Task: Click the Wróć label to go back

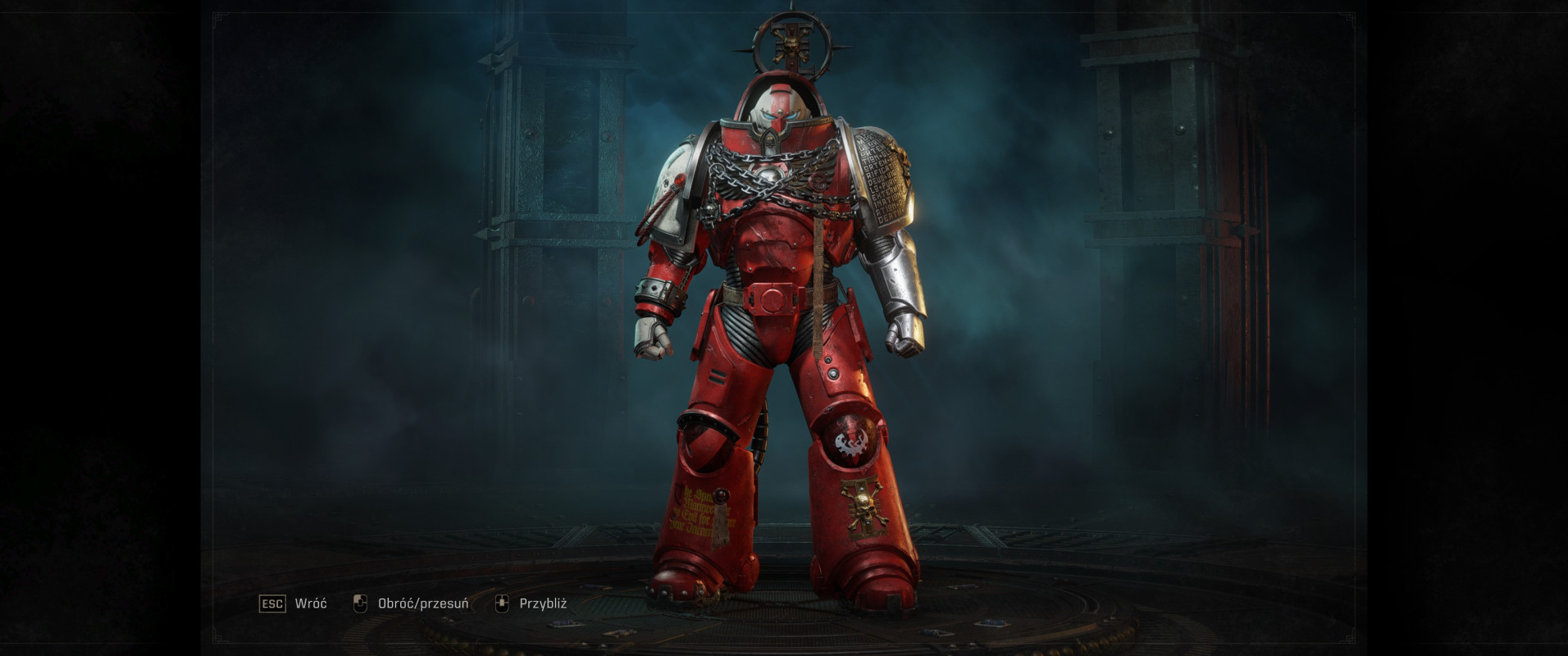Action: (310, 603)
